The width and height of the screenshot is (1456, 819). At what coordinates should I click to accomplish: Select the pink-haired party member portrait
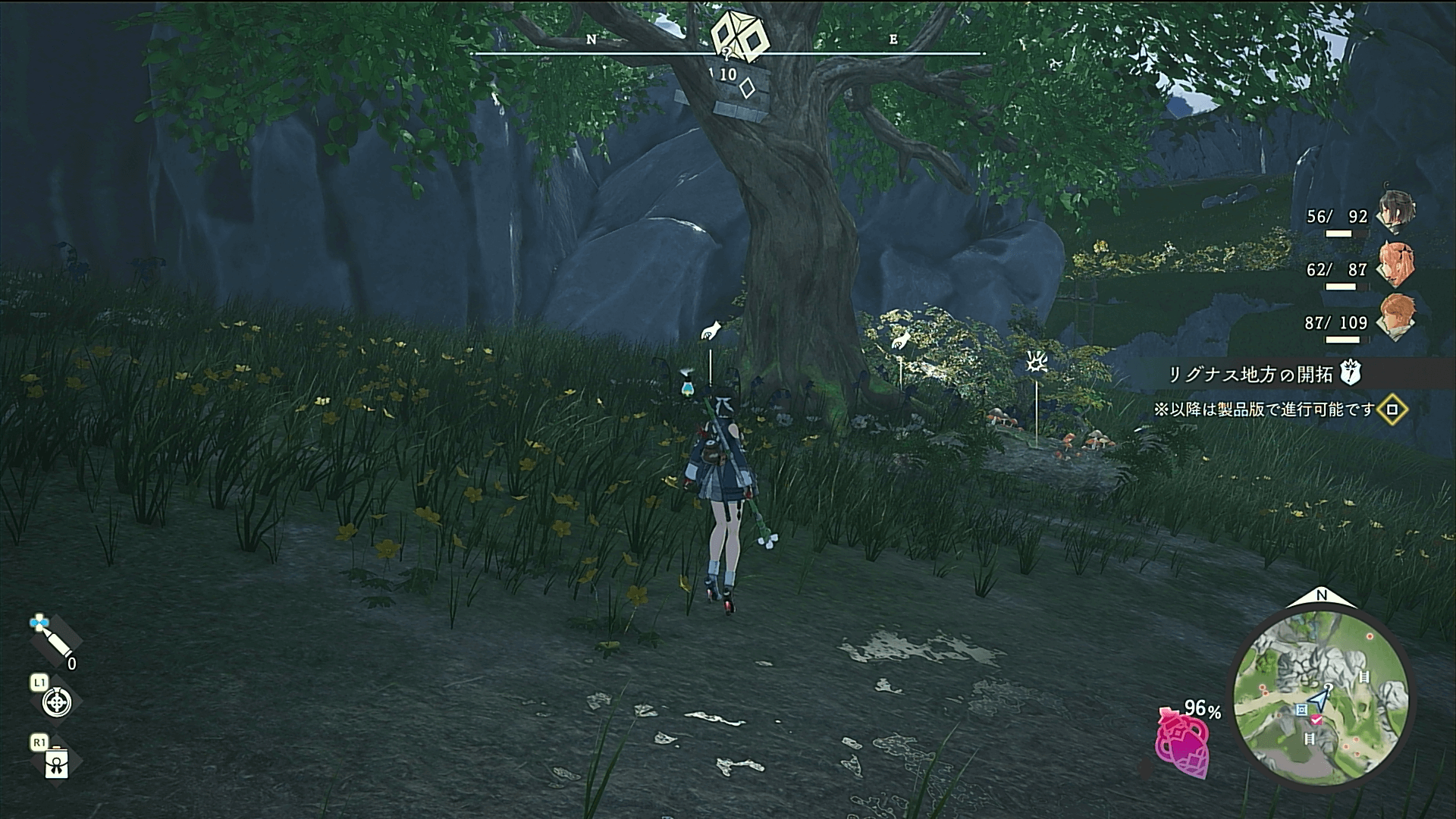[x=1395, y=264]
